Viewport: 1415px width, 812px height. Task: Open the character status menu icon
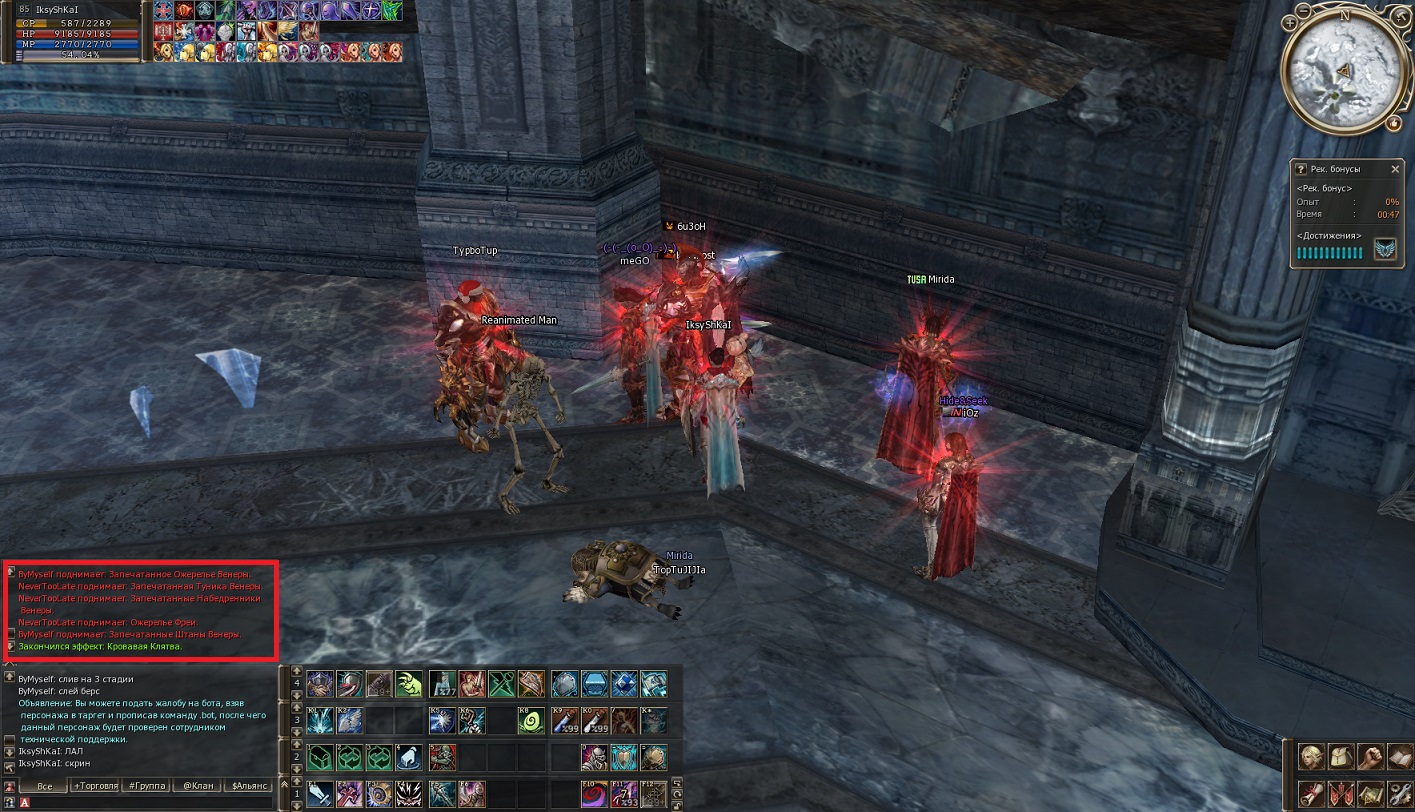1311,756
